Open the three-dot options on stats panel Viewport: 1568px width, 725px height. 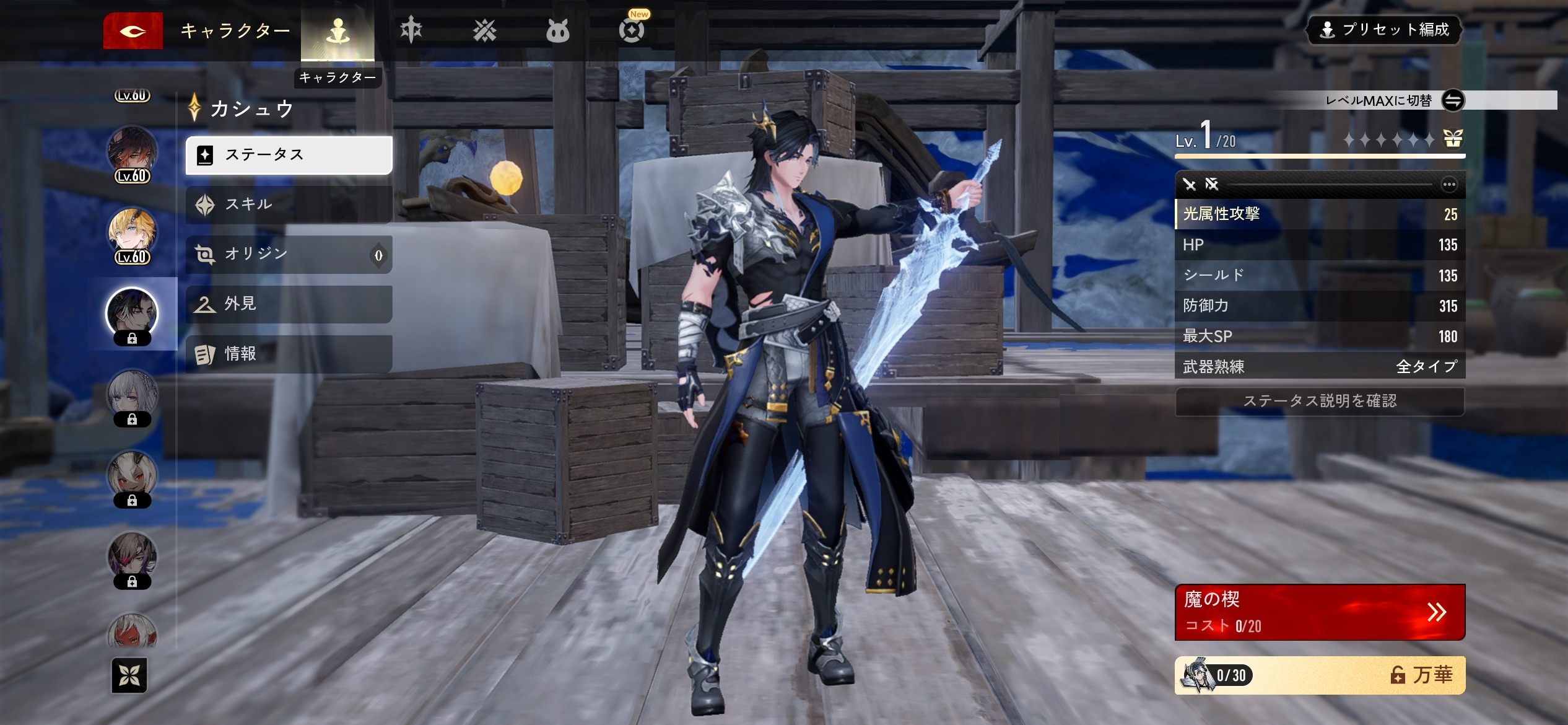1449,185
